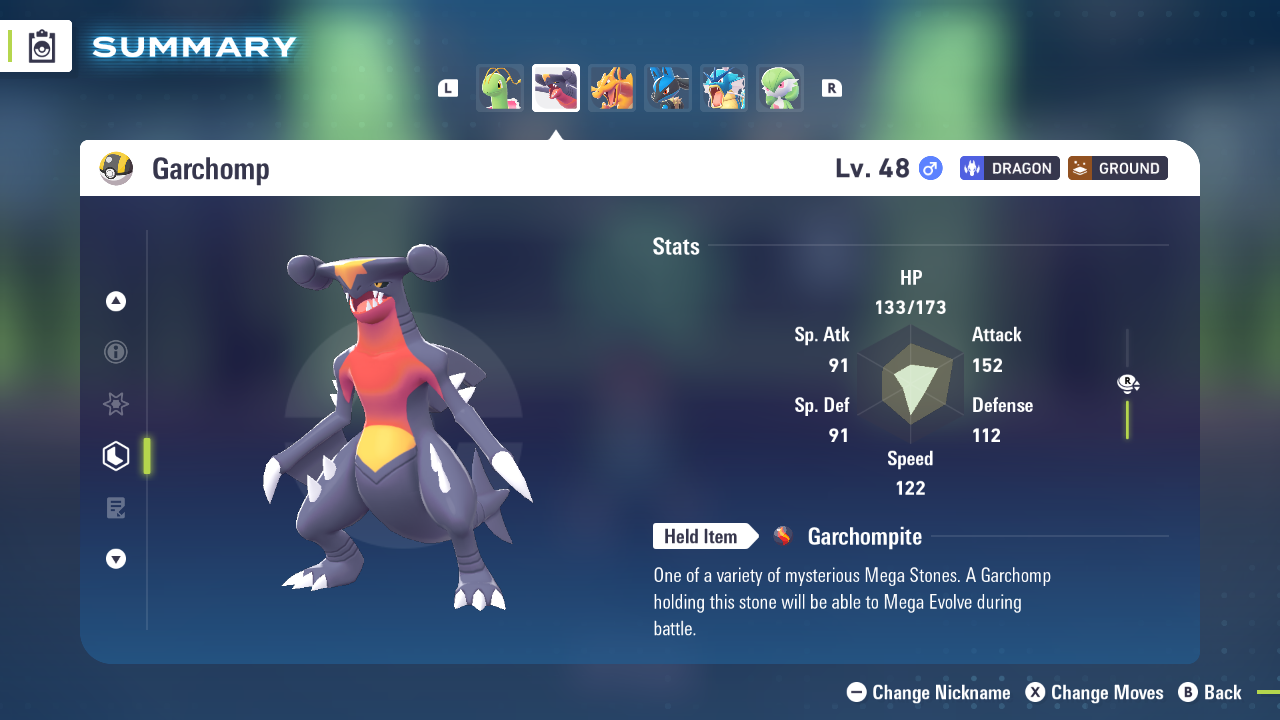The height and width of the screenshot is (720, 1280).
Task: Select Gardevoir from the party bar
Action: click(x=779, y=88)
